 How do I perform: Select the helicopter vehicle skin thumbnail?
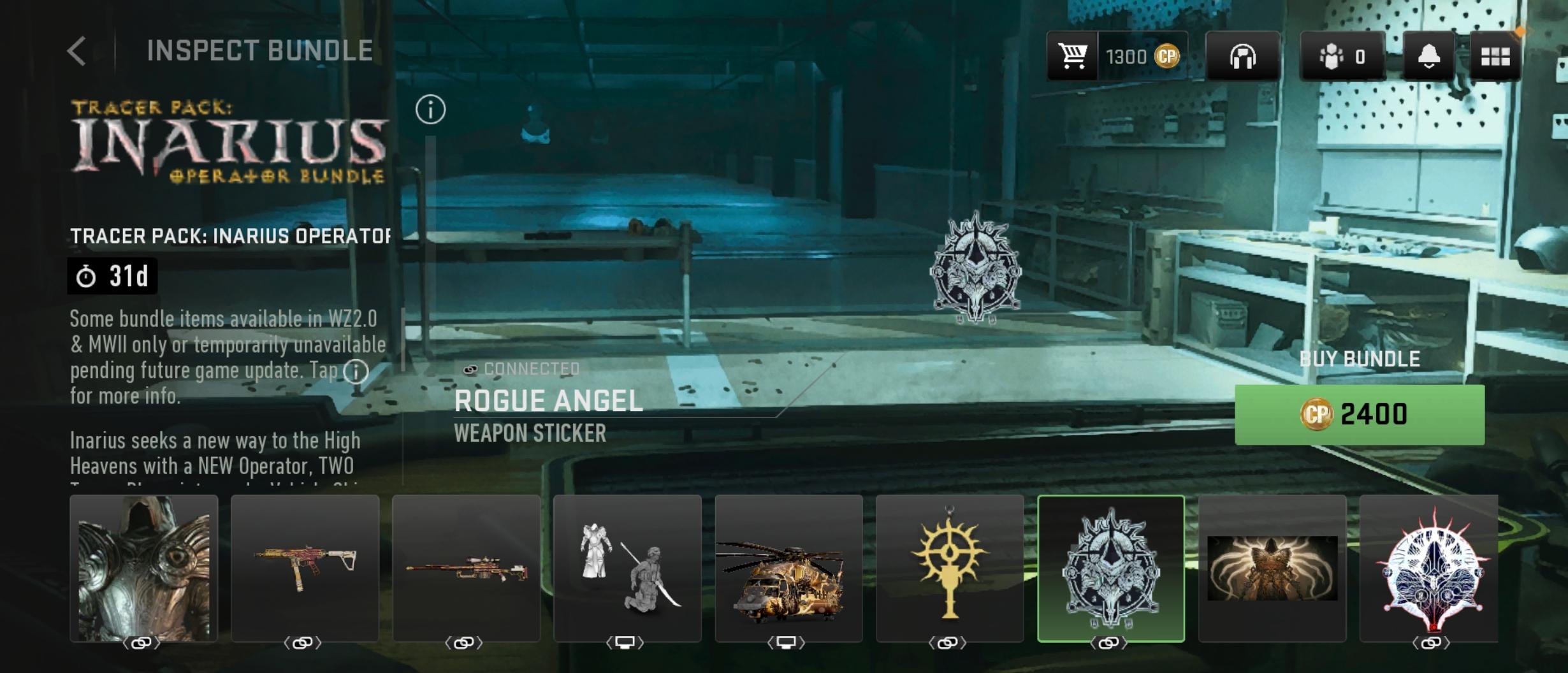tap(788, 568)
